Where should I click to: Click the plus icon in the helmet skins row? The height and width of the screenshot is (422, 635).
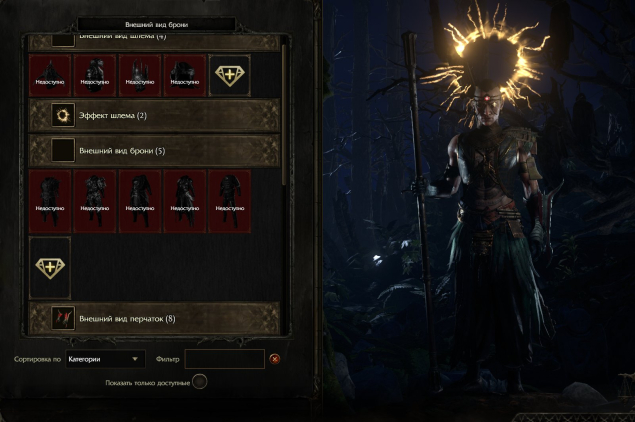230,76
